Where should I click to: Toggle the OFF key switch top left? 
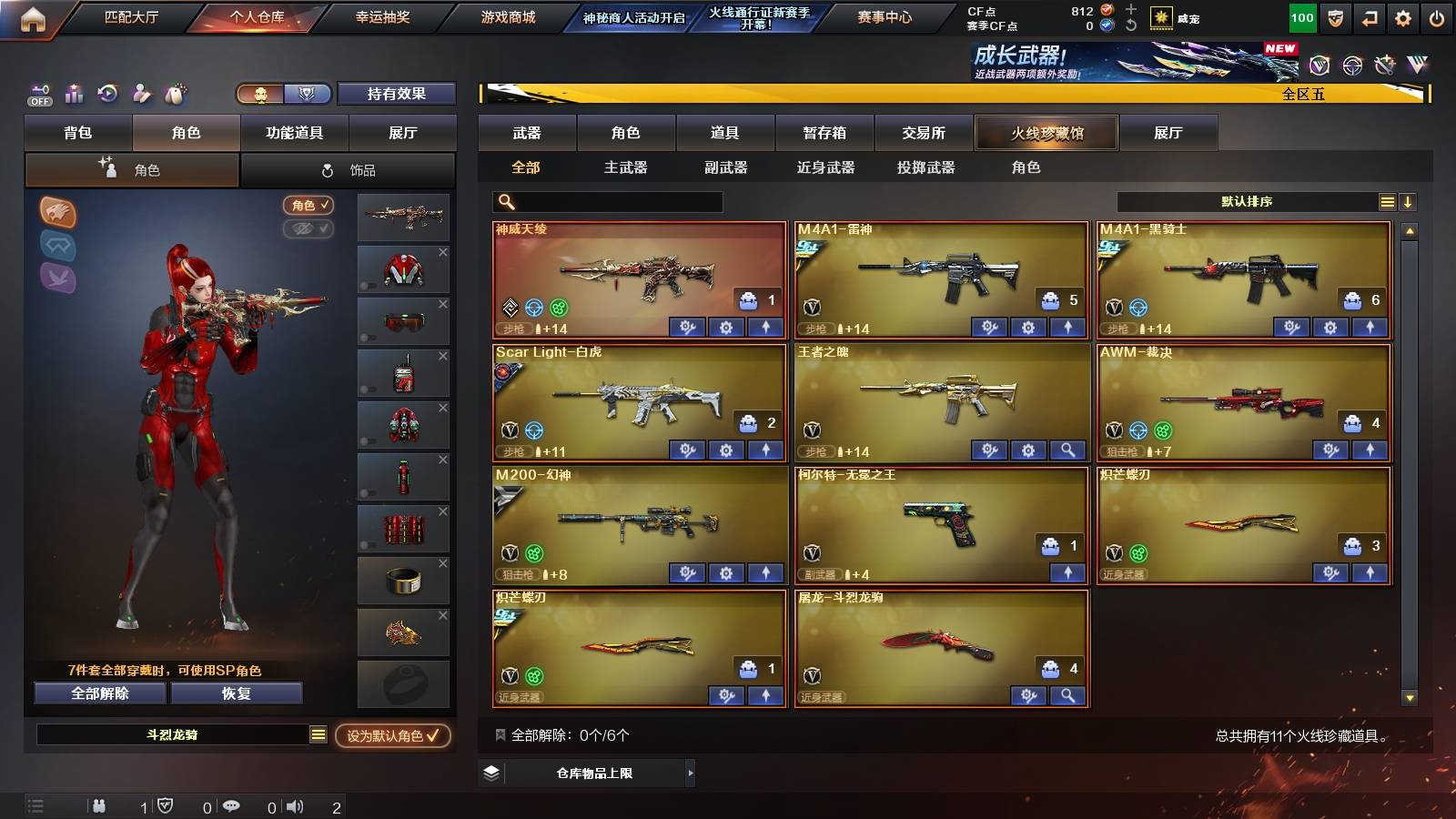tap(39, 94)
